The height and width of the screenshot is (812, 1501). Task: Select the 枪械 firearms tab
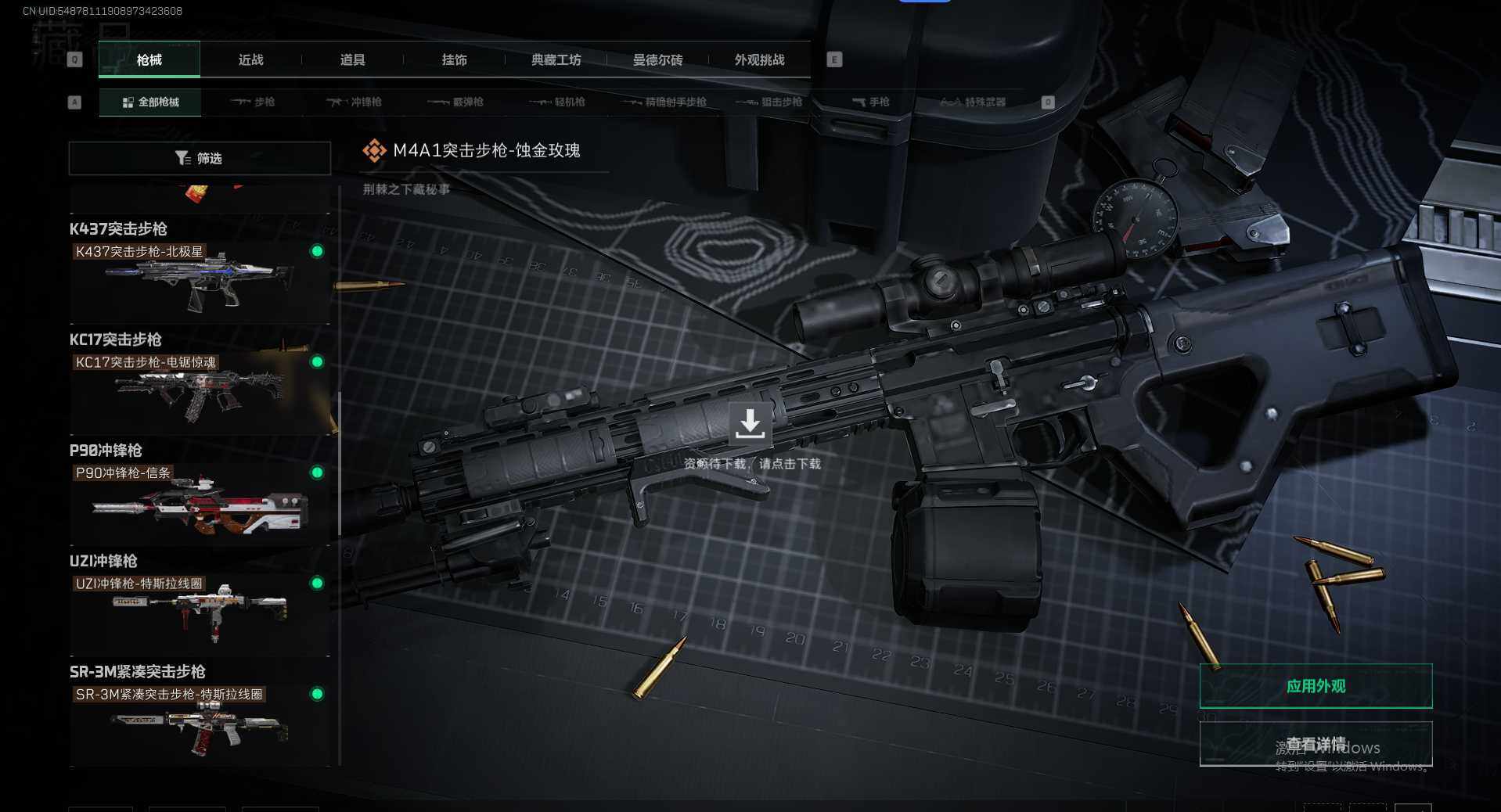(x=149, y=60)
